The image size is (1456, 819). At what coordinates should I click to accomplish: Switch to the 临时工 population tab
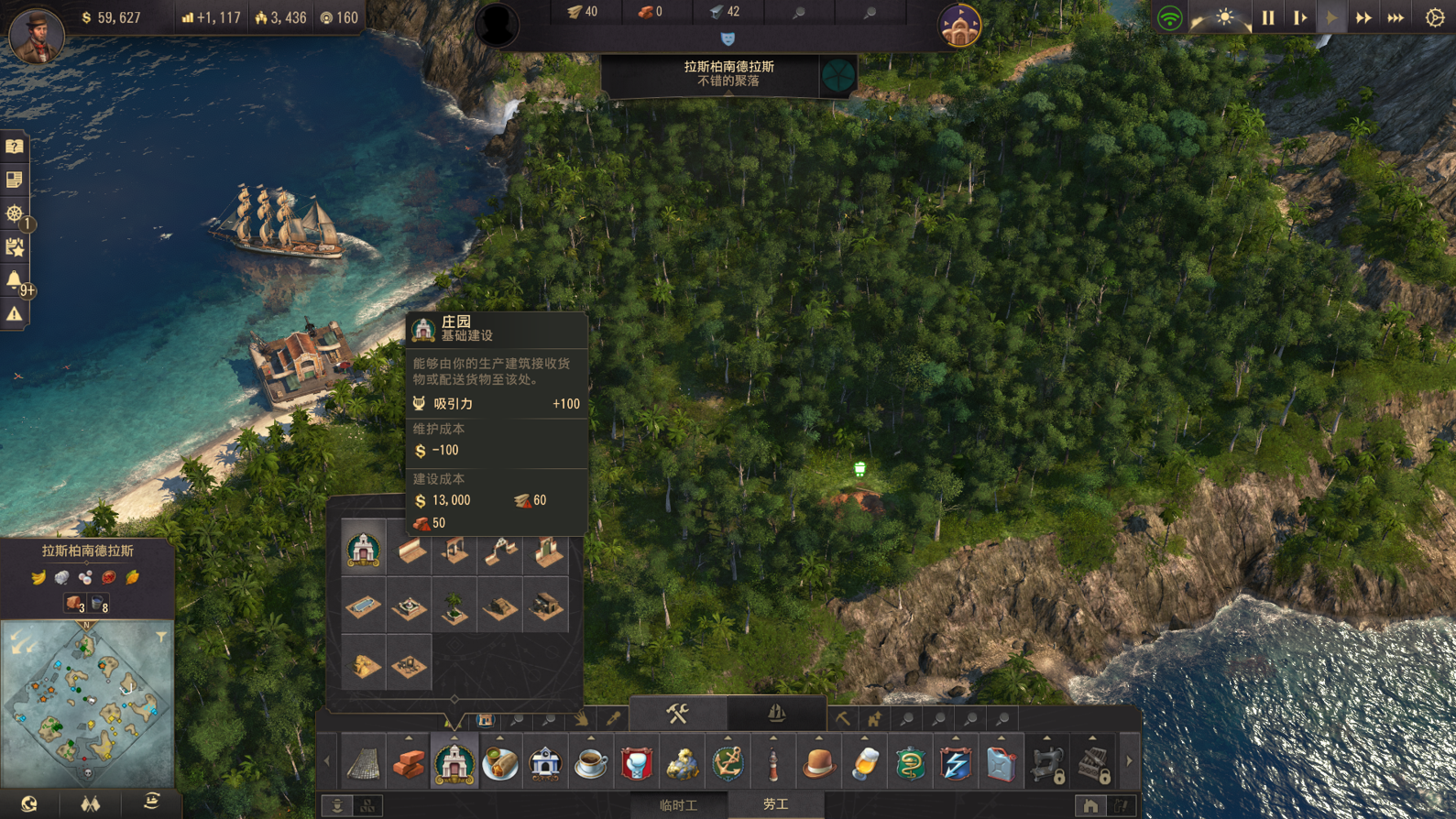(x=678, y=804)
